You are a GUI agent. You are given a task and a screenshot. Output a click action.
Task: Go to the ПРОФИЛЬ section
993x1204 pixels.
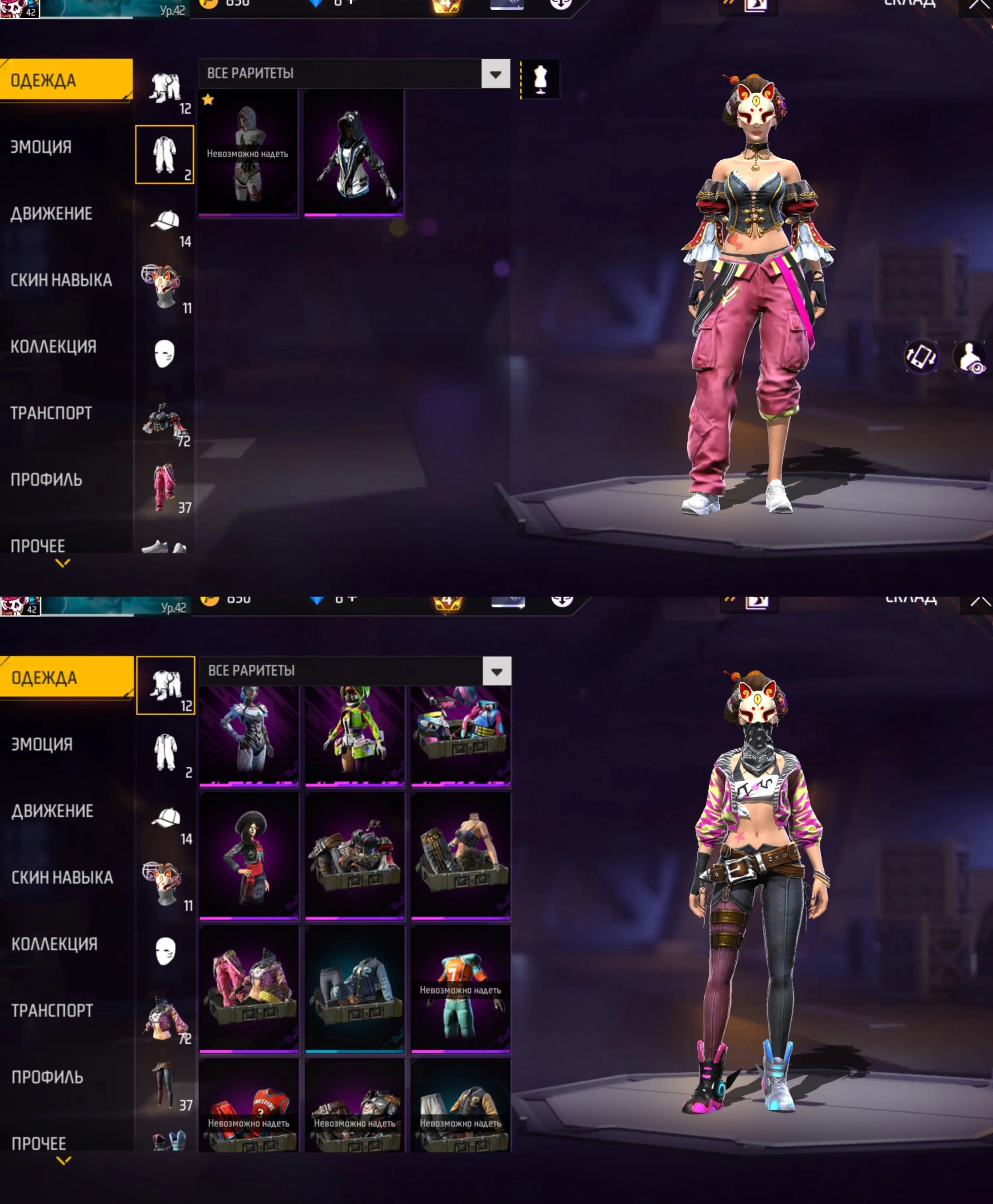(x=45, y=480)
